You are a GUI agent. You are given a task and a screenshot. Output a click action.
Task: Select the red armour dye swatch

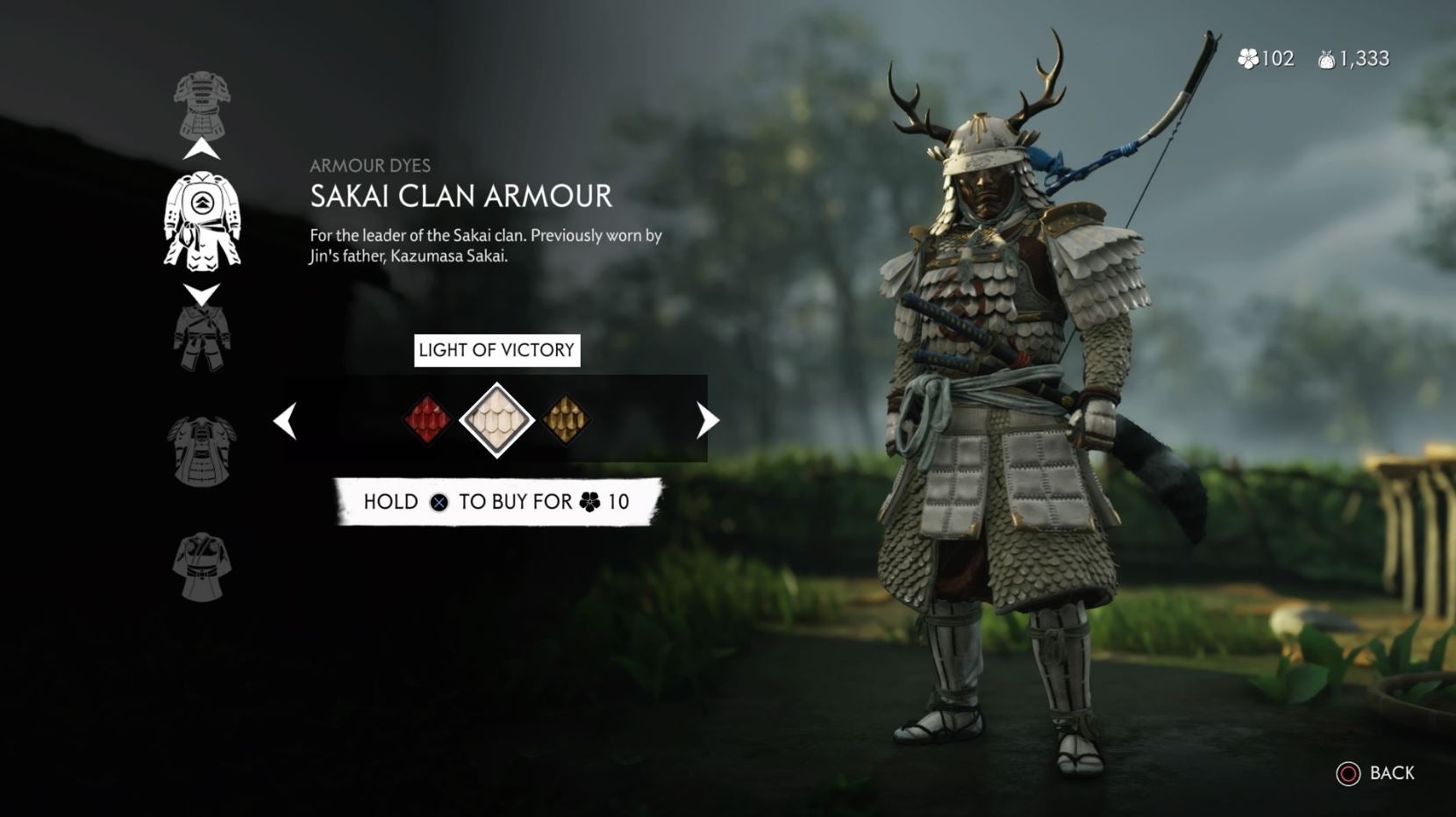click(429, 419)
